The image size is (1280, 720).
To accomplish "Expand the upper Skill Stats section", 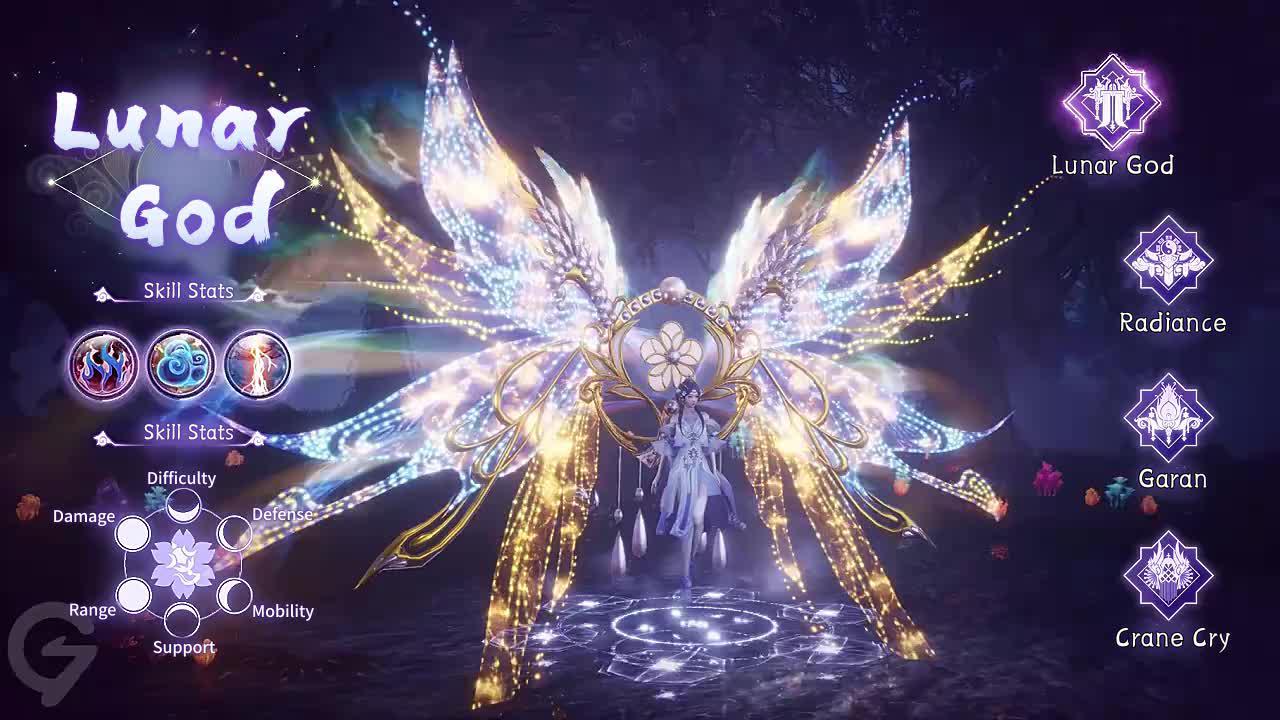I will click(187, 291).
